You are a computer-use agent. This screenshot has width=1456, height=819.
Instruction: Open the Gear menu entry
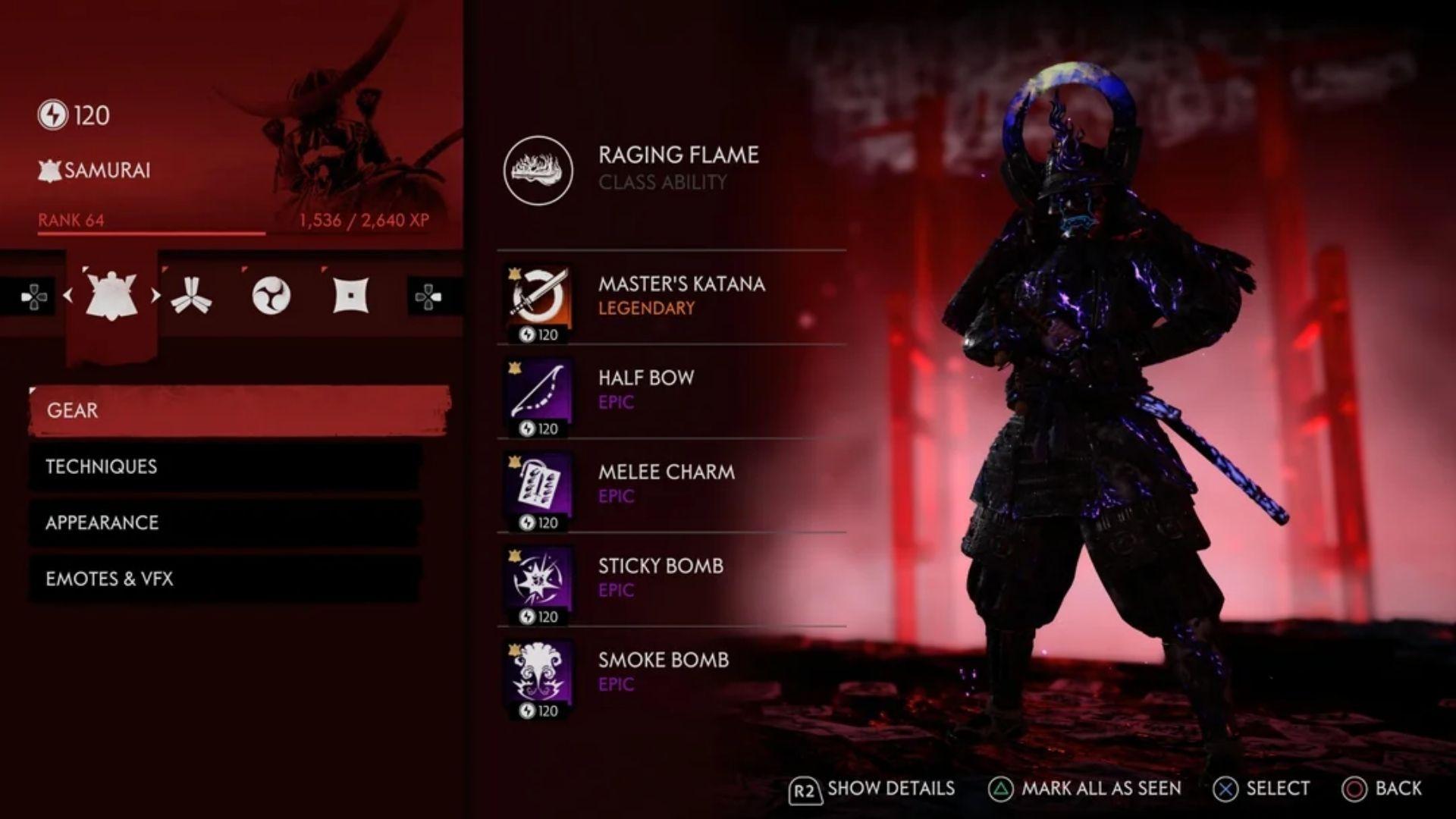click(239, 410)
